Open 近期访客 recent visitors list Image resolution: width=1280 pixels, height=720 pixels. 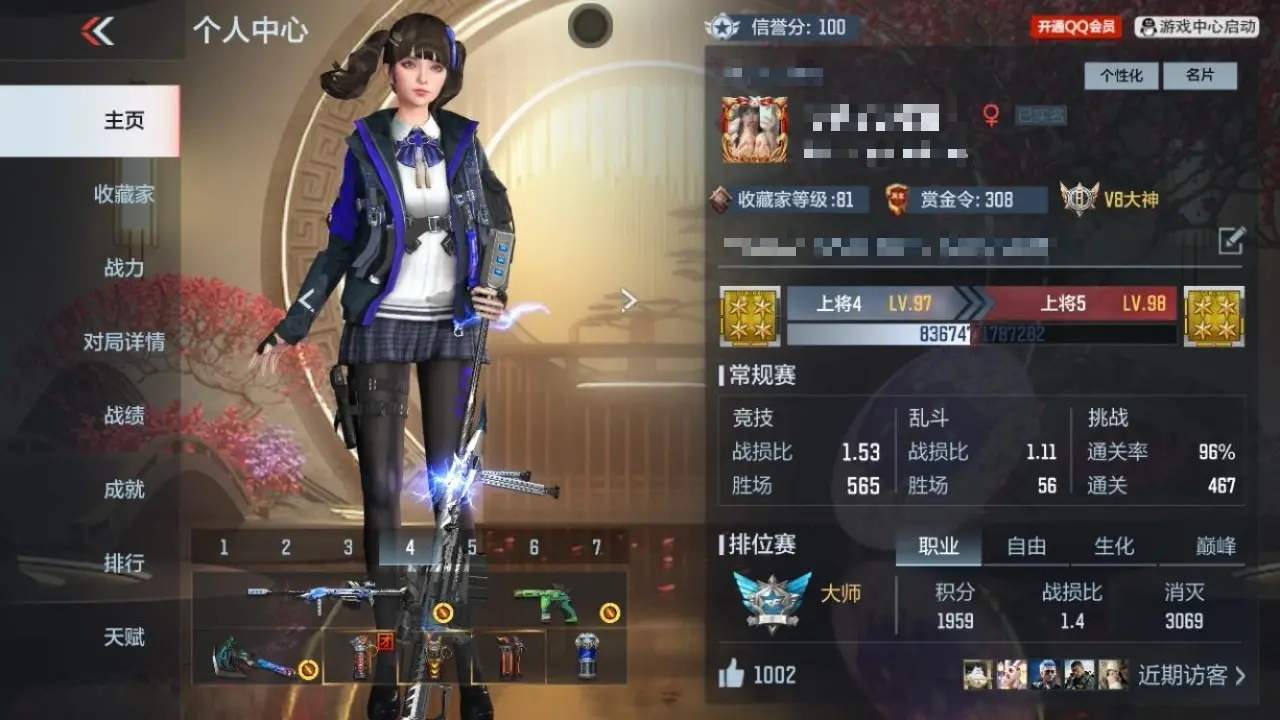point(1192,675)
